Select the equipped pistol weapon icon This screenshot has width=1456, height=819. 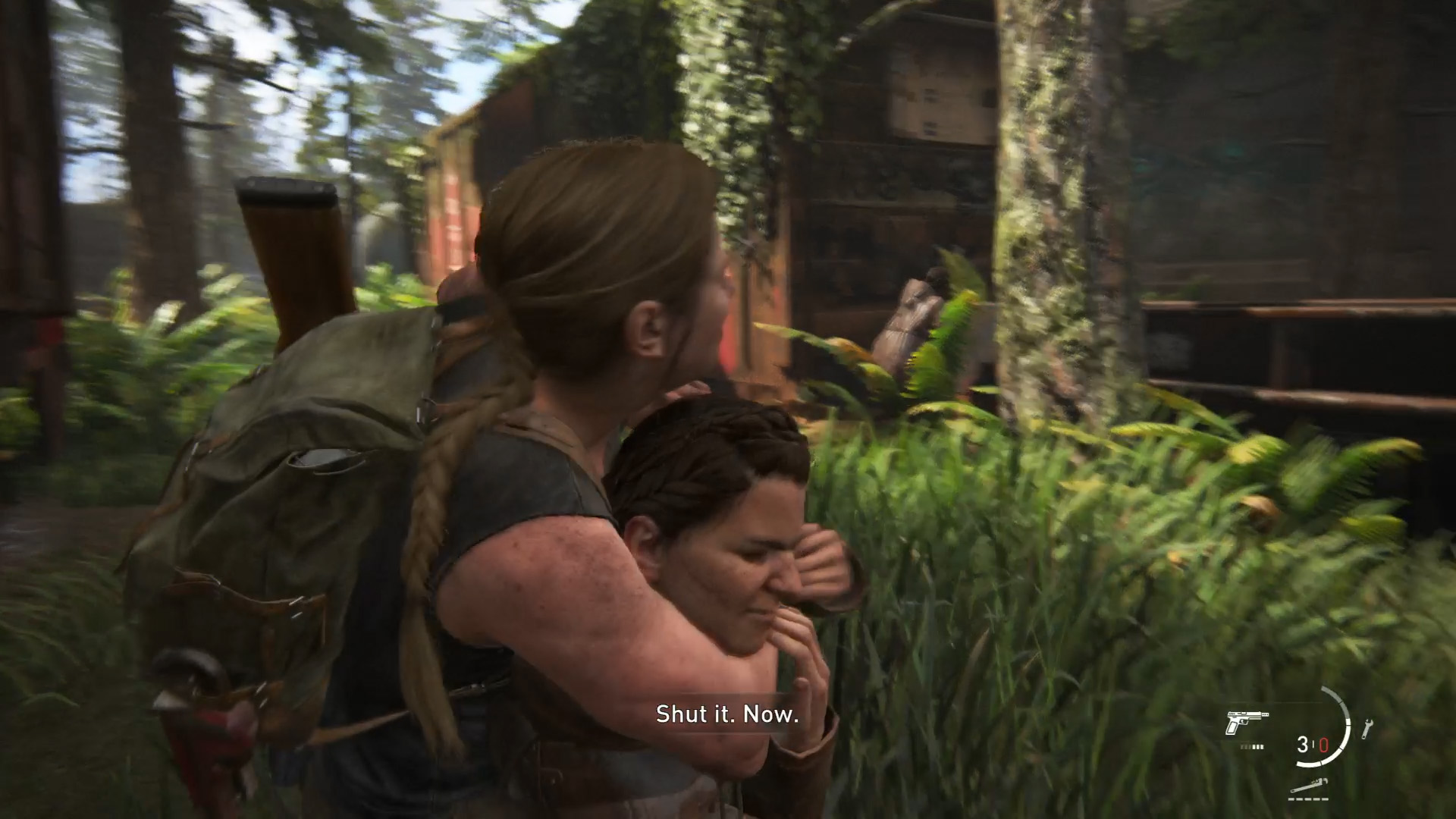[x=1246, y=723]
